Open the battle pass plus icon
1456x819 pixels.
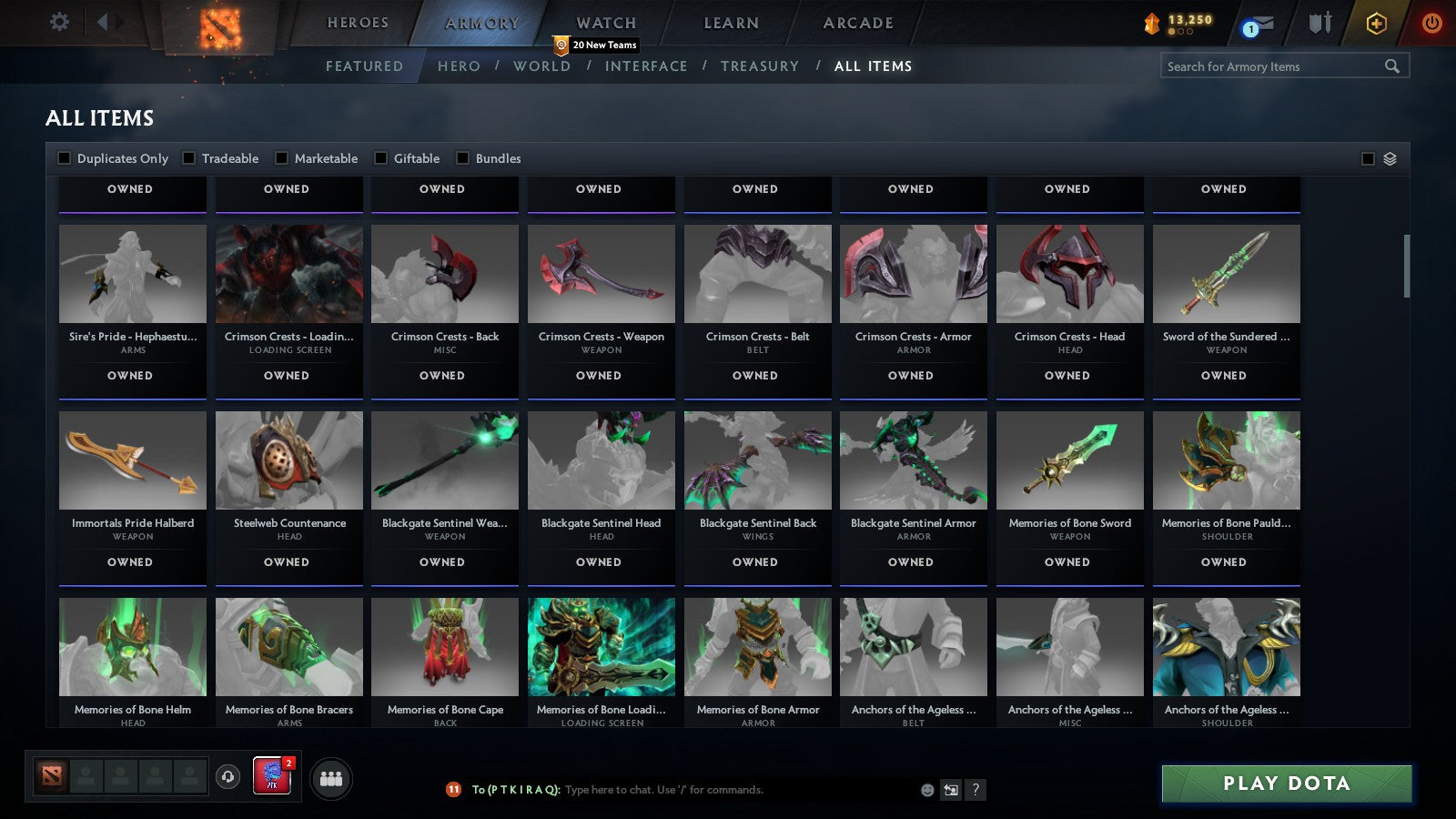[1375, 25]
